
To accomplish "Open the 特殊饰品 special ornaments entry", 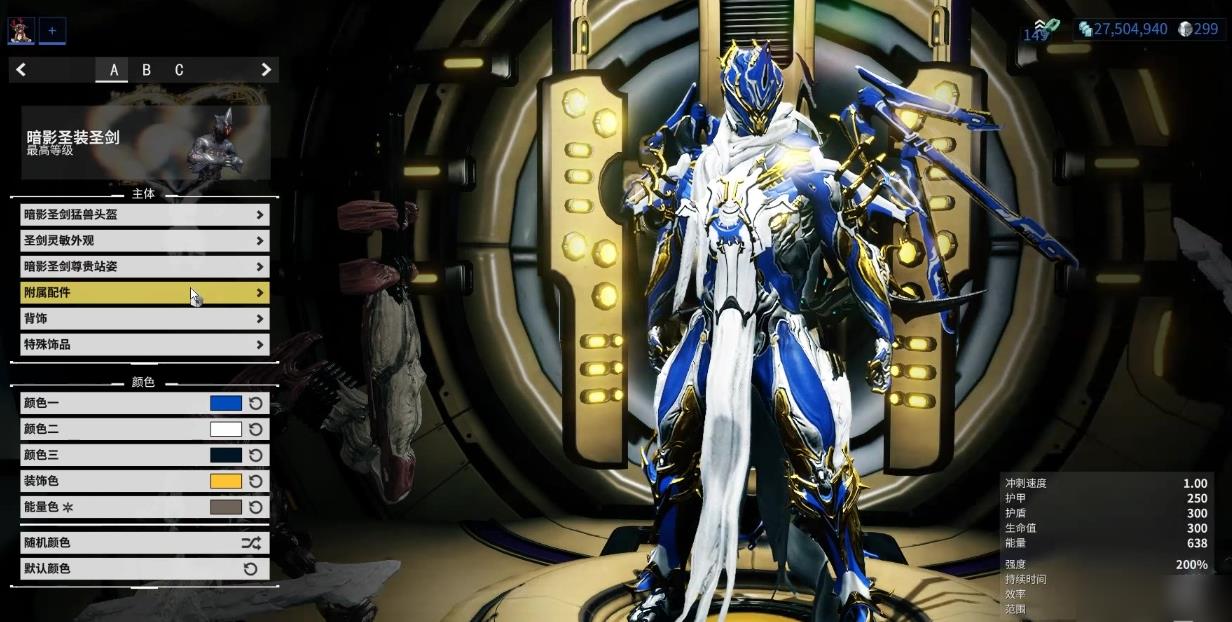I will point(144,344).
